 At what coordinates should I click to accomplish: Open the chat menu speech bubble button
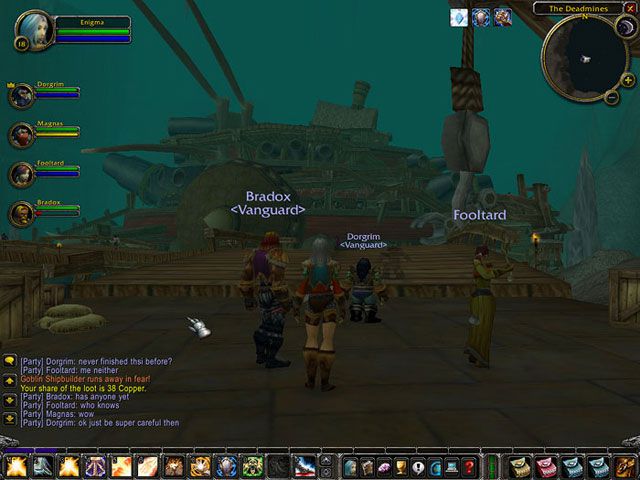9,360
